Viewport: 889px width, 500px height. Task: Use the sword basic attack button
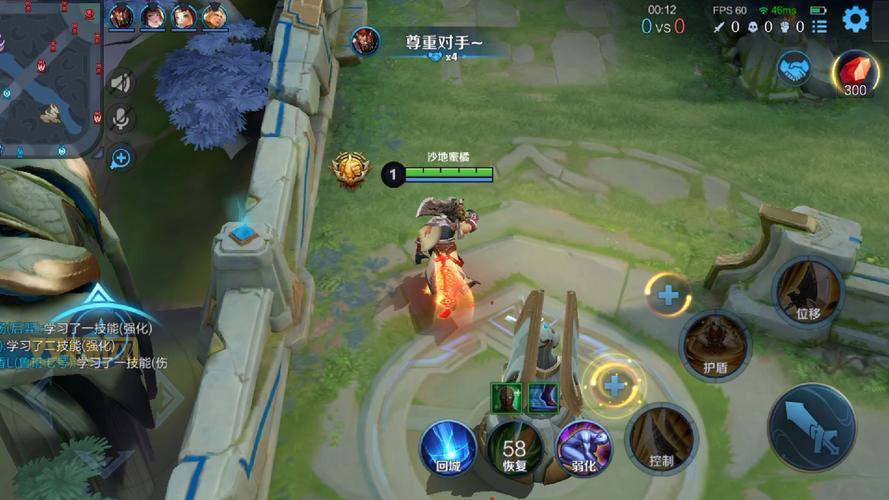tap(811, 427)
